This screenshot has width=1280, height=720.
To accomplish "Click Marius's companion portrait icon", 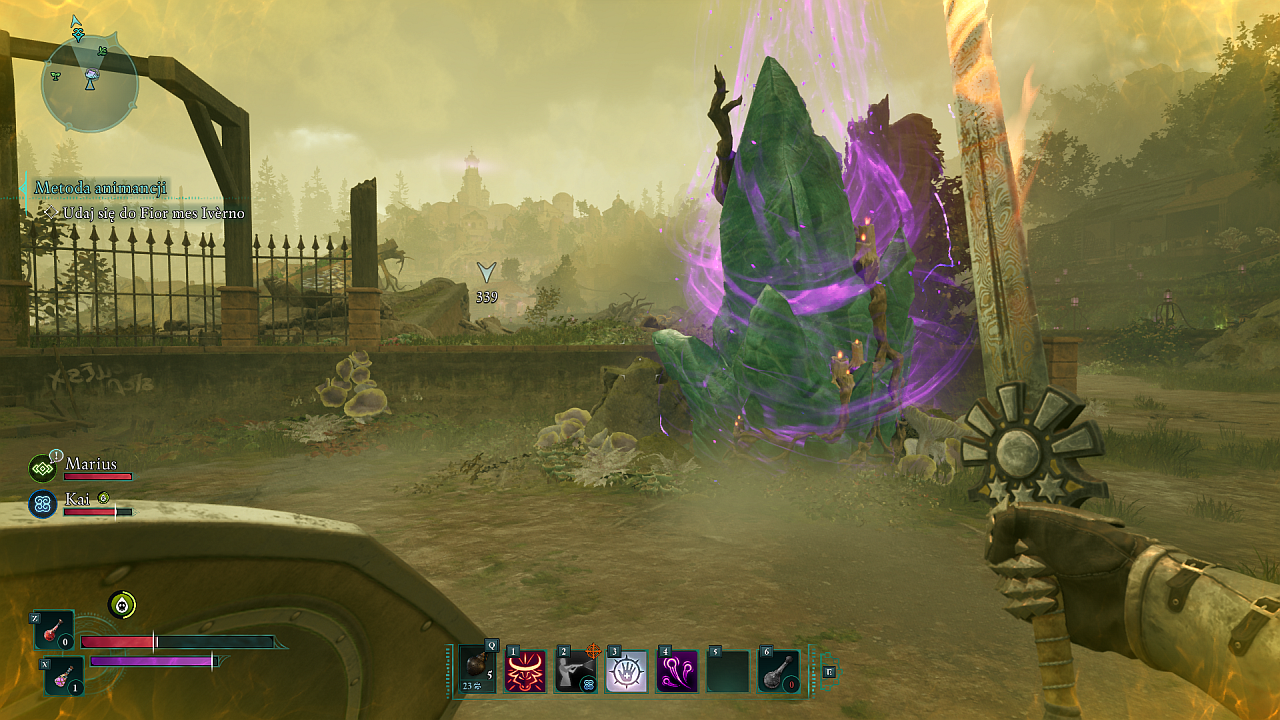I will [x=43, y=468].
